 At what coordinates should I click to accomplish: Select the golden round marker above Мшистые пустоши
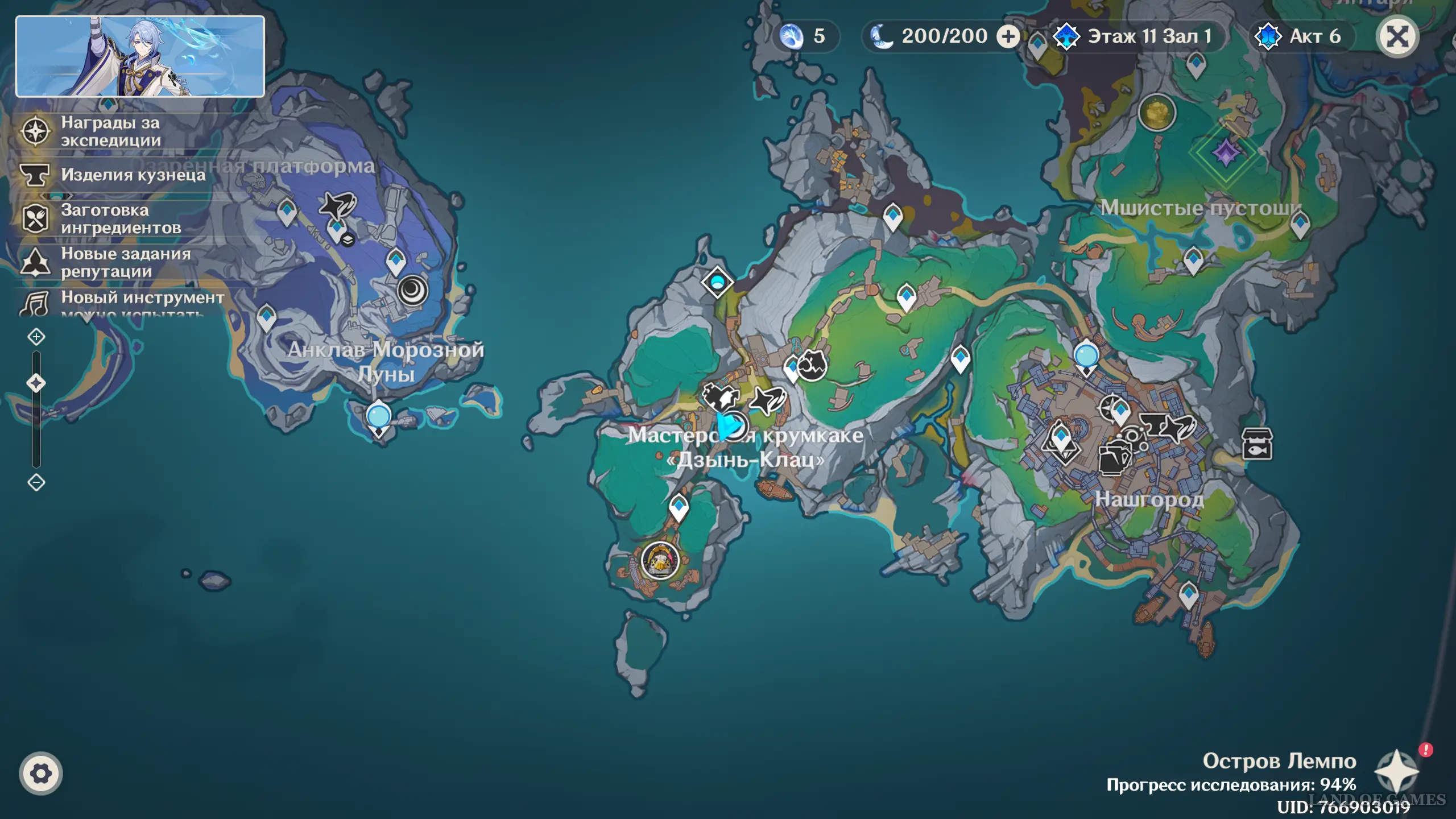click(1157, 112)
